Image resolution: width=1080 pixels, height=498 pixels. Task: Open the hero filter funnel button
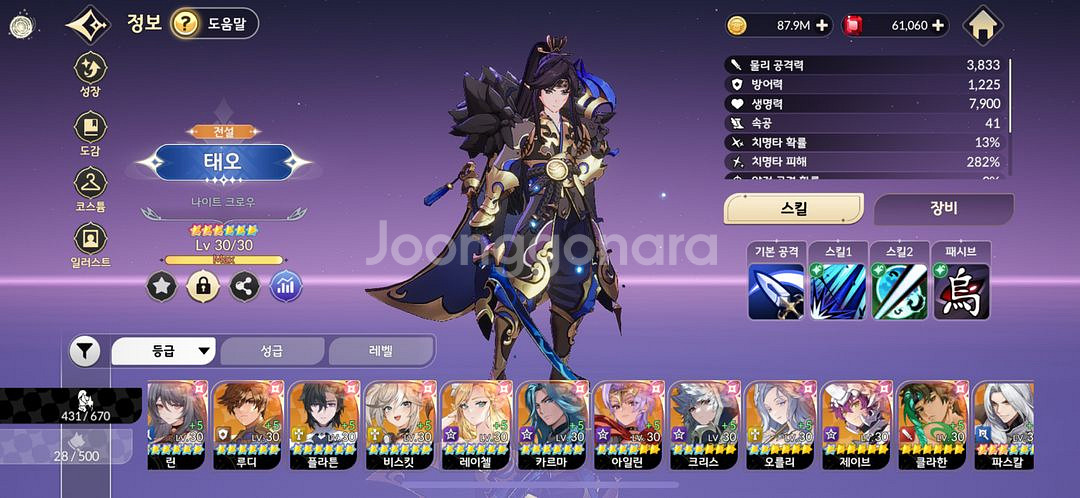tap(85, 351)
